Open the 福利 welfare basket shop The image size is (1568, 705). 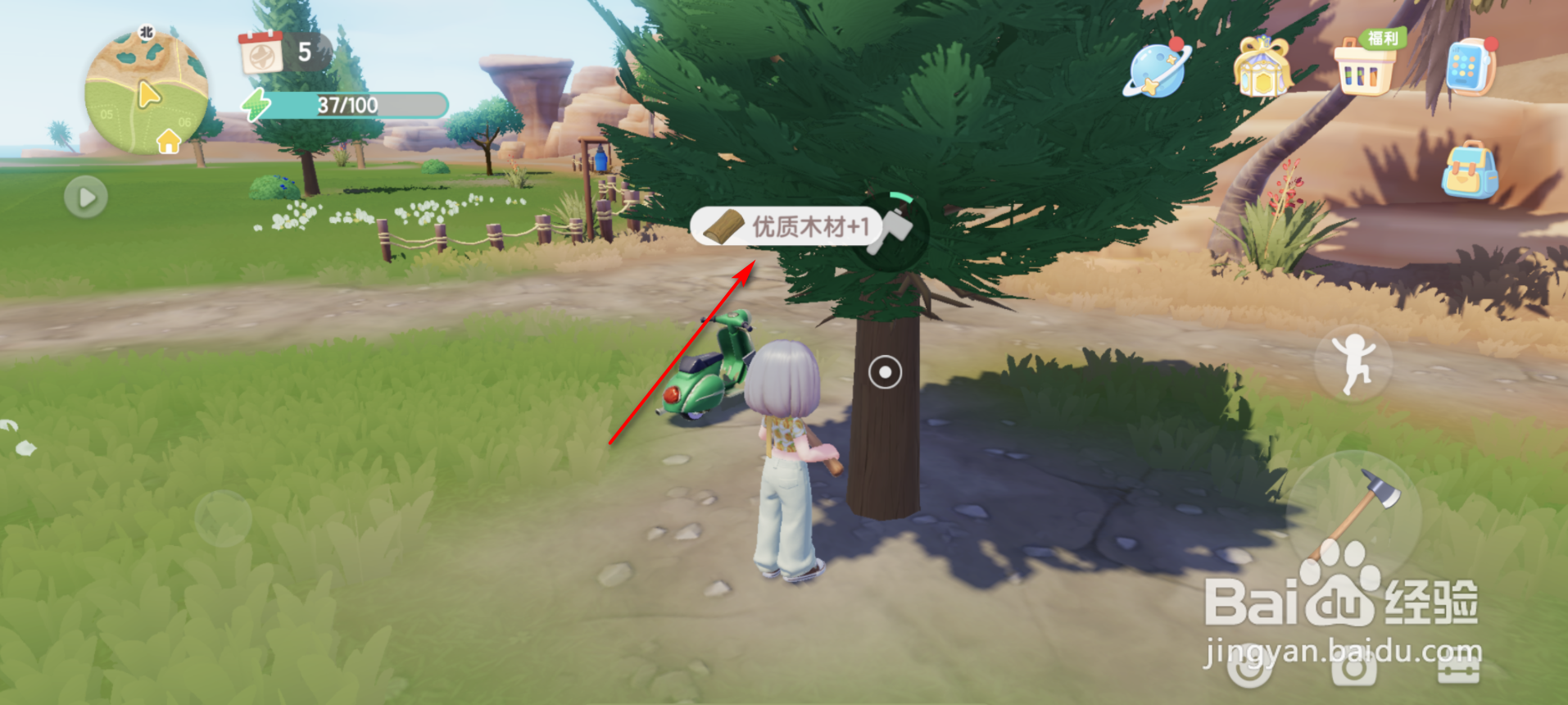click(1366, 67)
